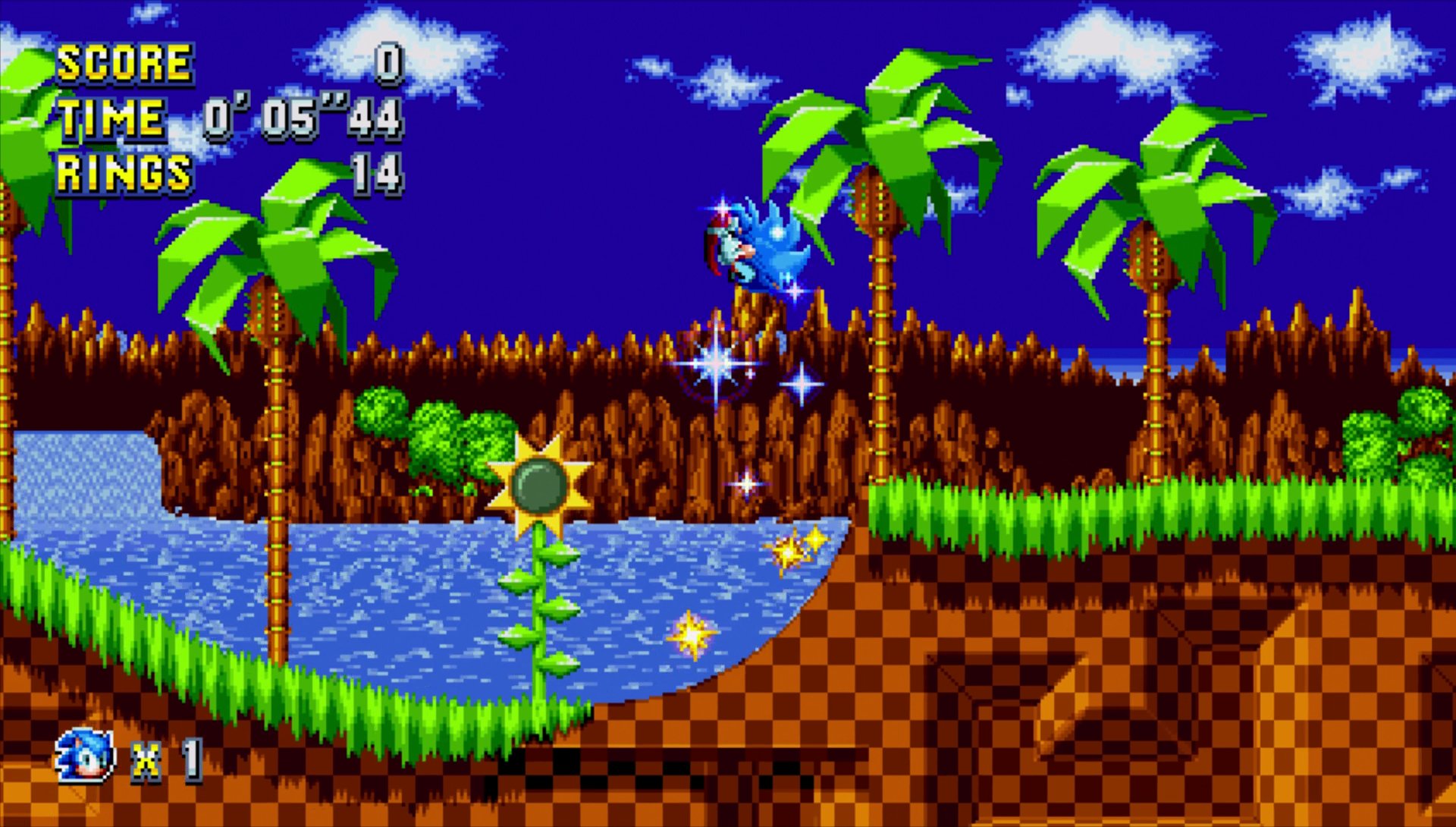This screenshot has height=827, width=1456.
Task: Click the checkered dirt block bottom-right
Action: pos(1213,721)
